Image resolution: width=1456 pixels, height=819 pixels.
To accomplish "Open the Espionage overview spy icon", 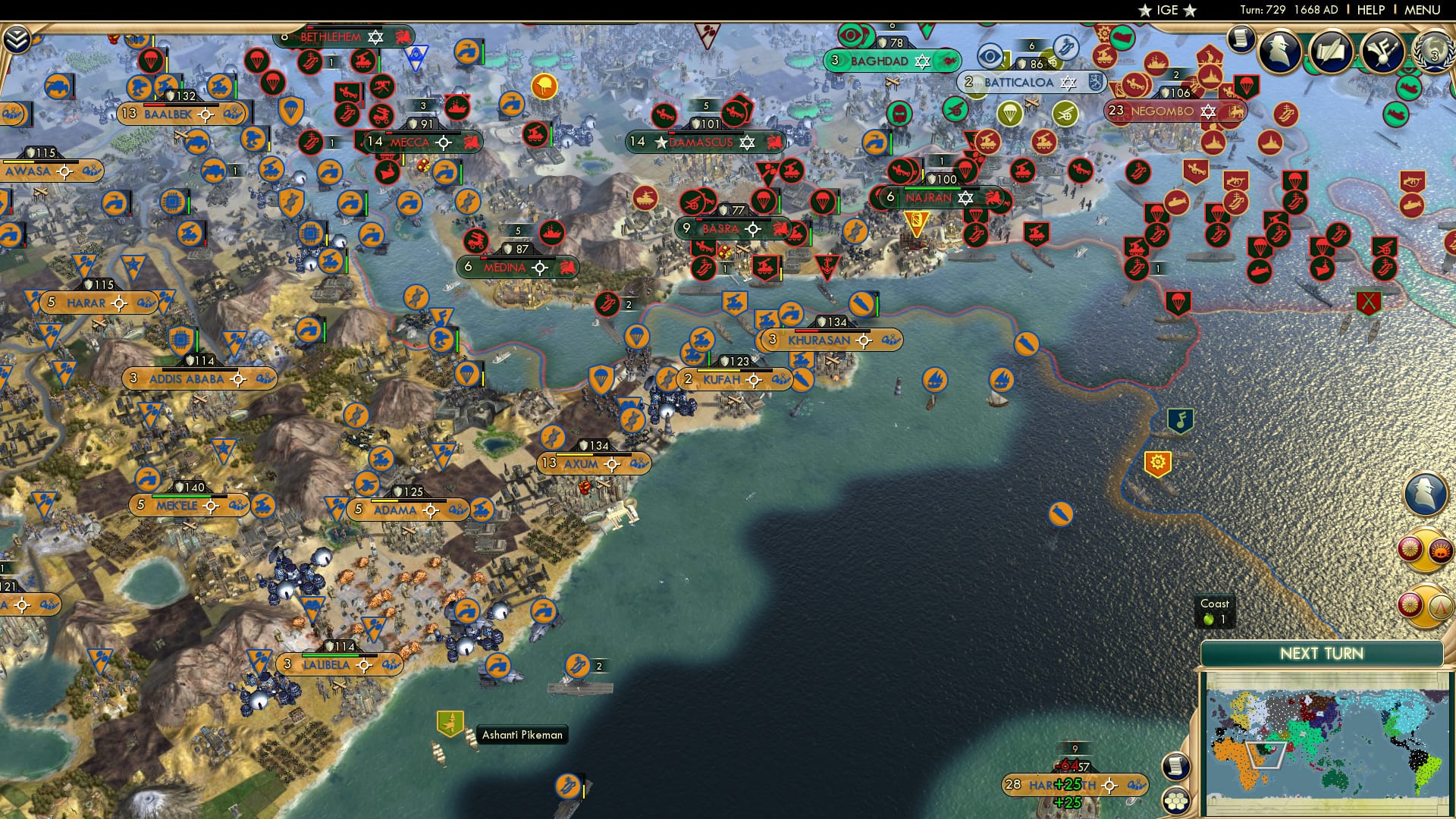I will 1279,52.
